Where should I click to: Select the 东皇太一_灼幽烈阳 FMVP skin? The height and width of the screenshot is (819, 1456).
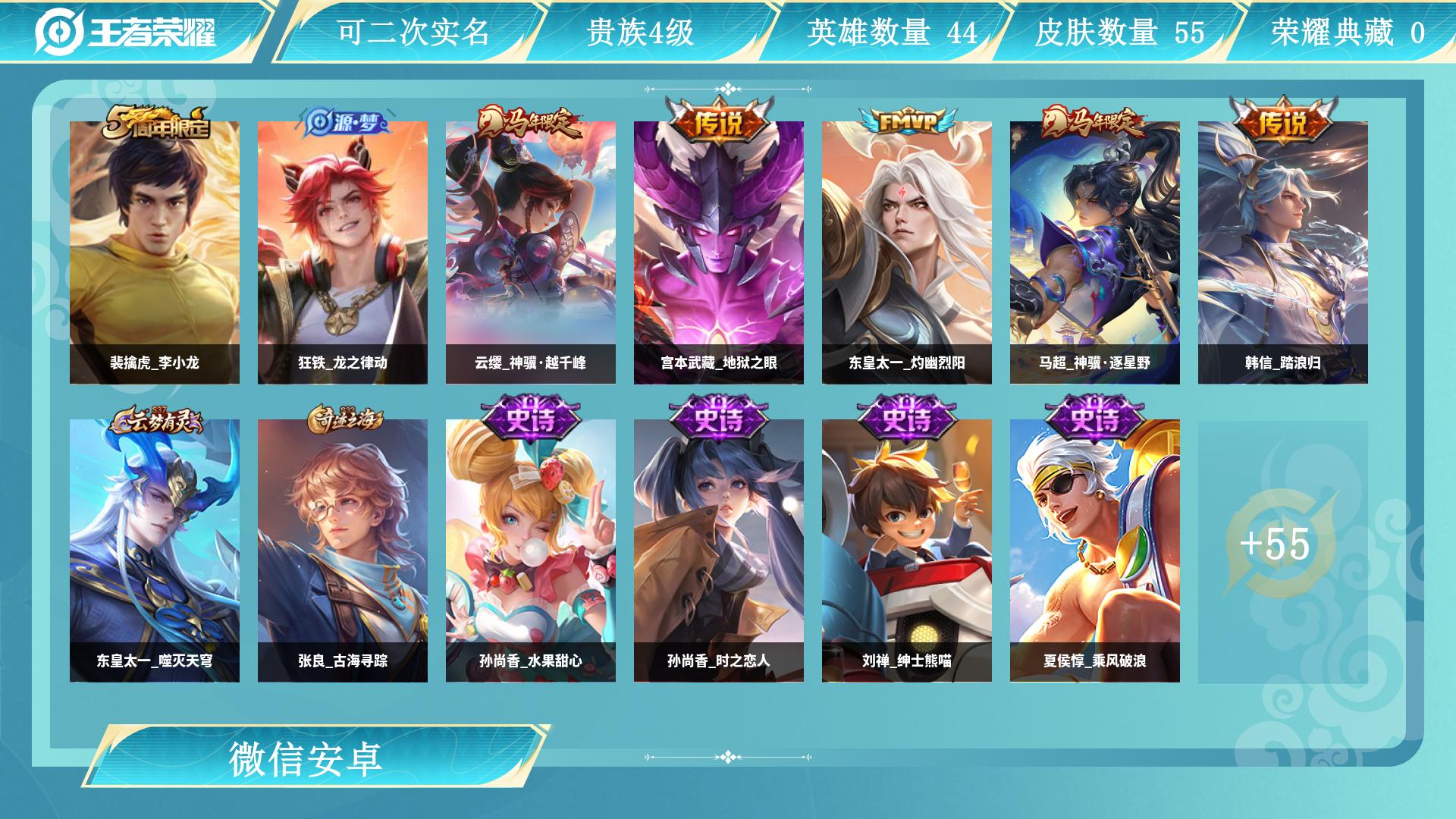coord(907,252)
